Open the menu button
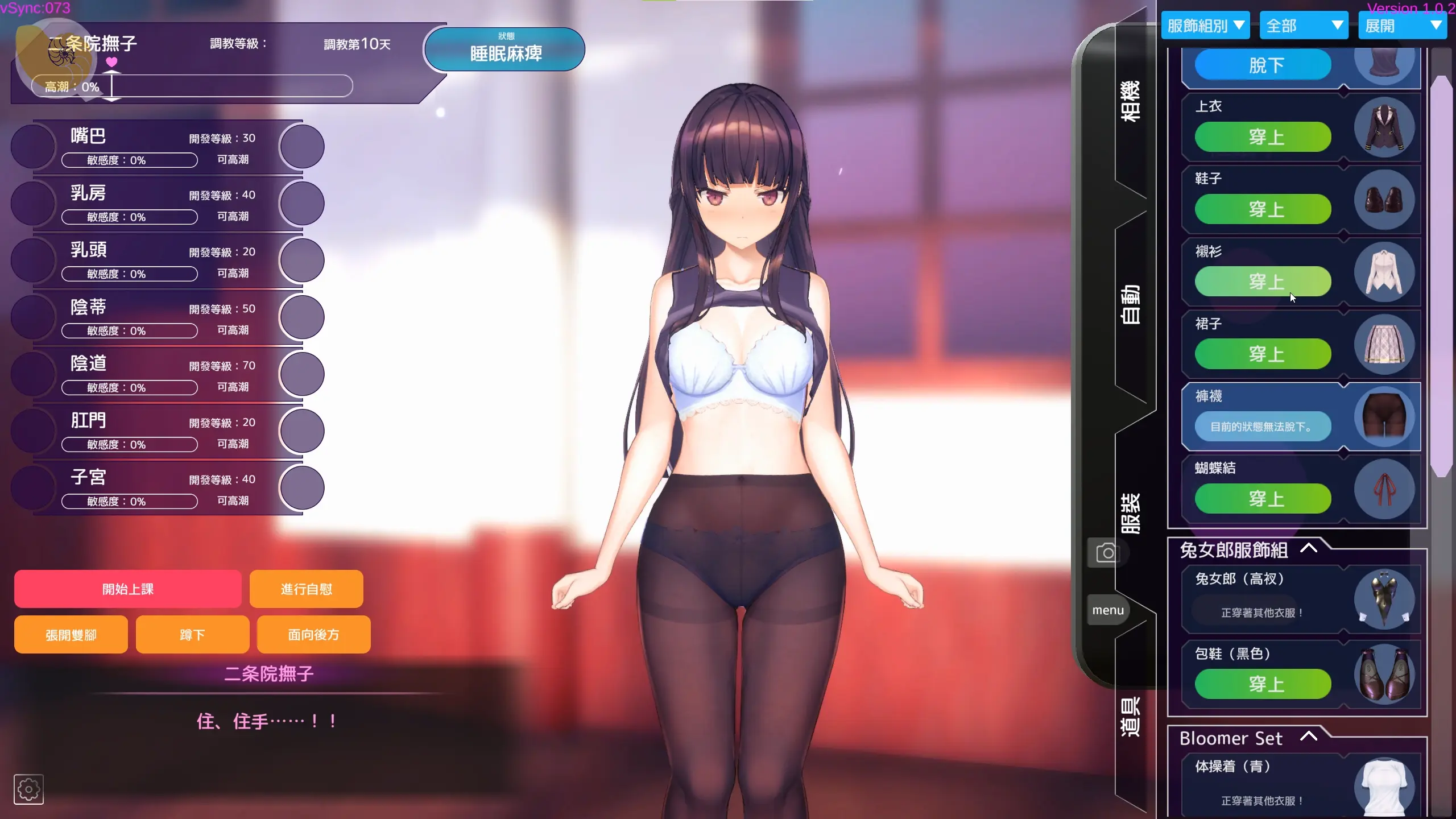This screenshot has width=1456, height=819. tap(1108, 610)
